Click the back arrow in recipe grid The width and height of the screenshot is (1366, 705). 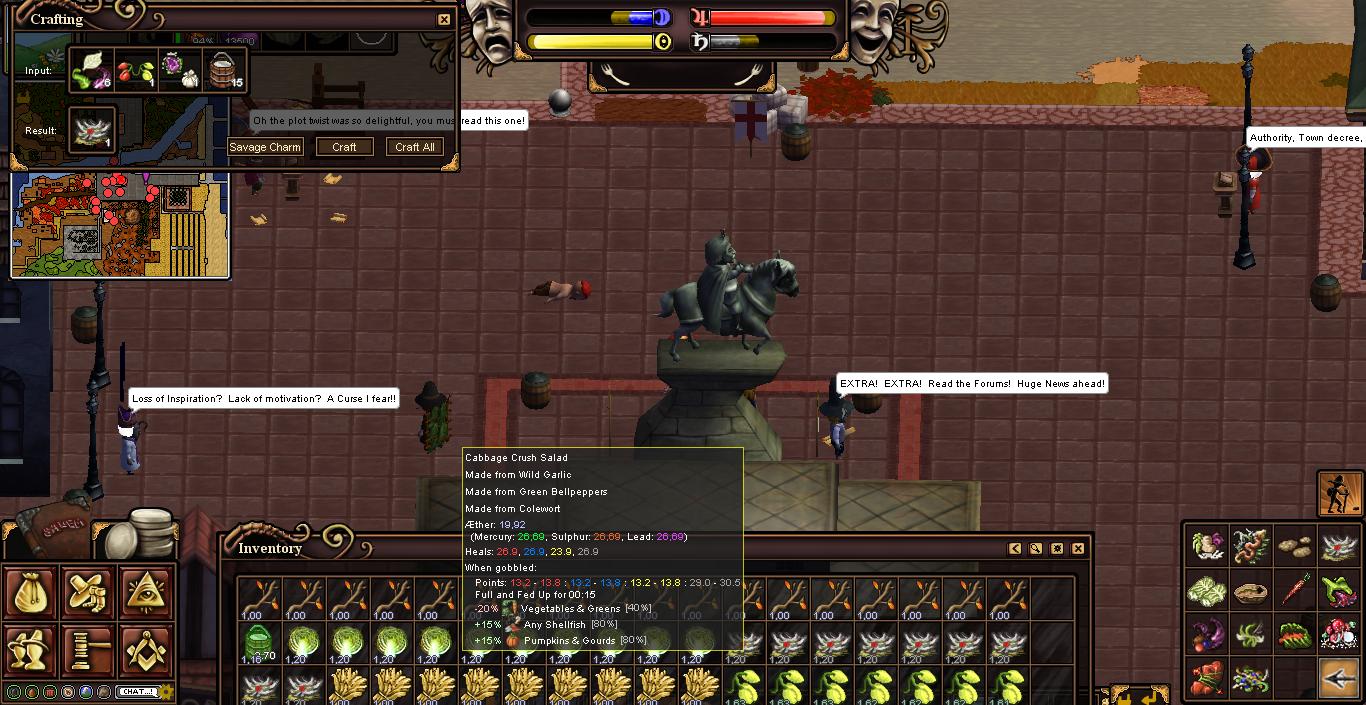coord(1339,678)
